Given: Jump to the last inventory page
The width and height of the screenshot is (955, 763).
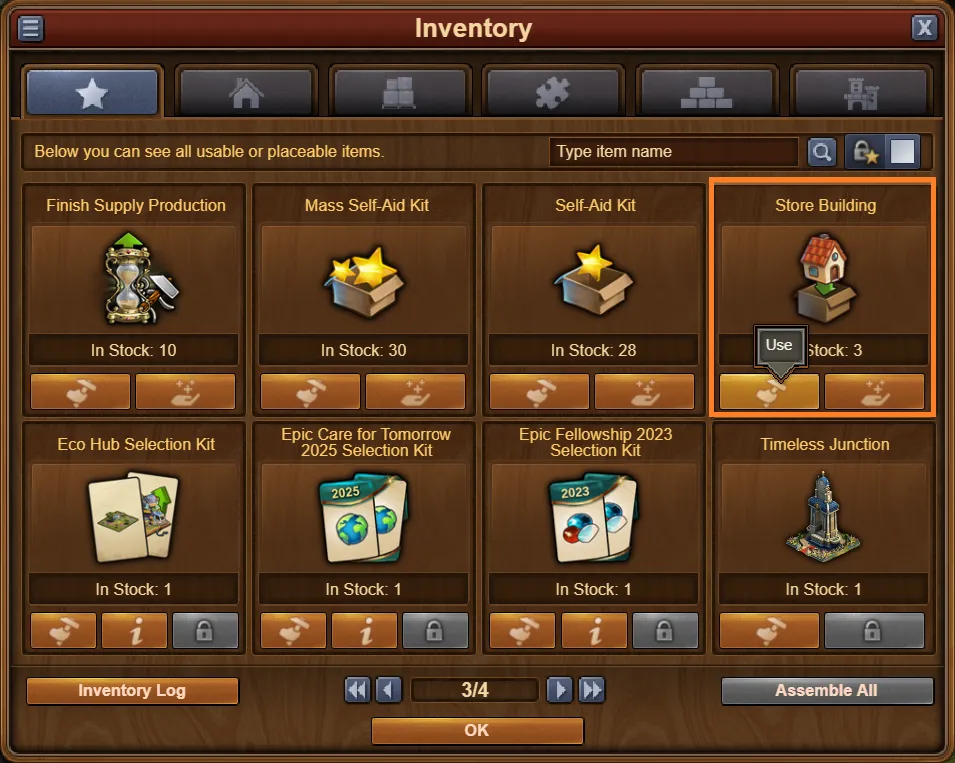Looking at the screenshot, I should (x=593, y=690).
